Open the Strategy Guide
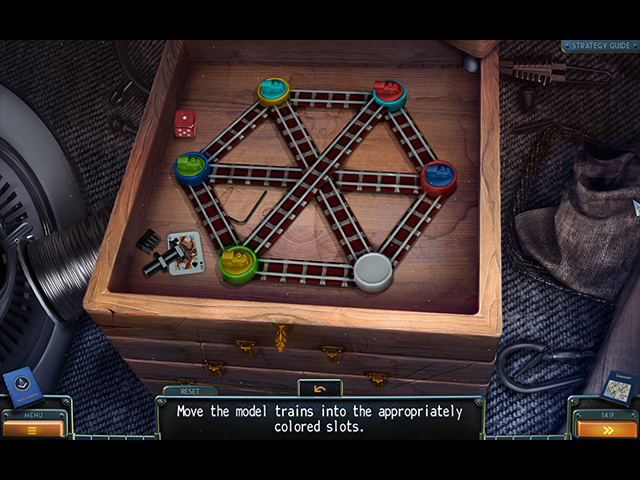Image resolution: width=640 pixels, height=480 pixels. [597, 46]
